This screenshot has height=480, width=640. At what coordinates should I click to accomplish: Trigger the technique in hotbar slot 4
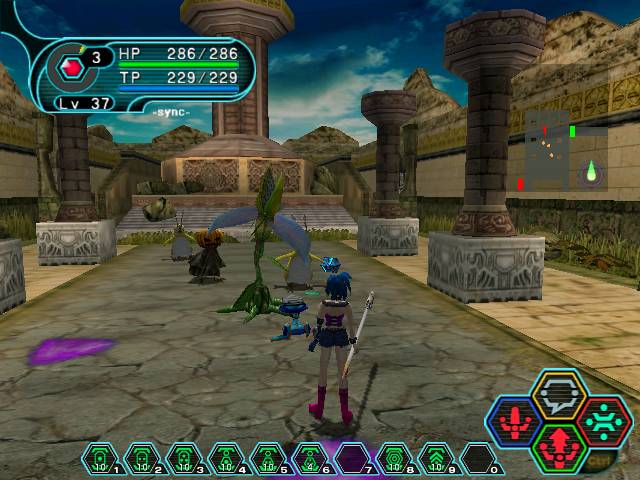pyautogui.click(x=226, y=458)
